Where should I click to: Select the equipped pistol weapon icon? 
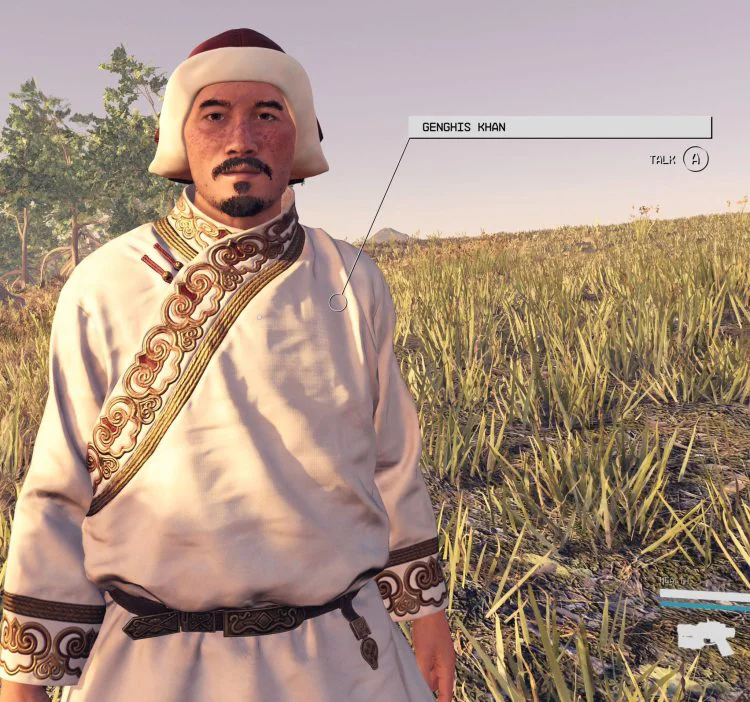point(705,636)
